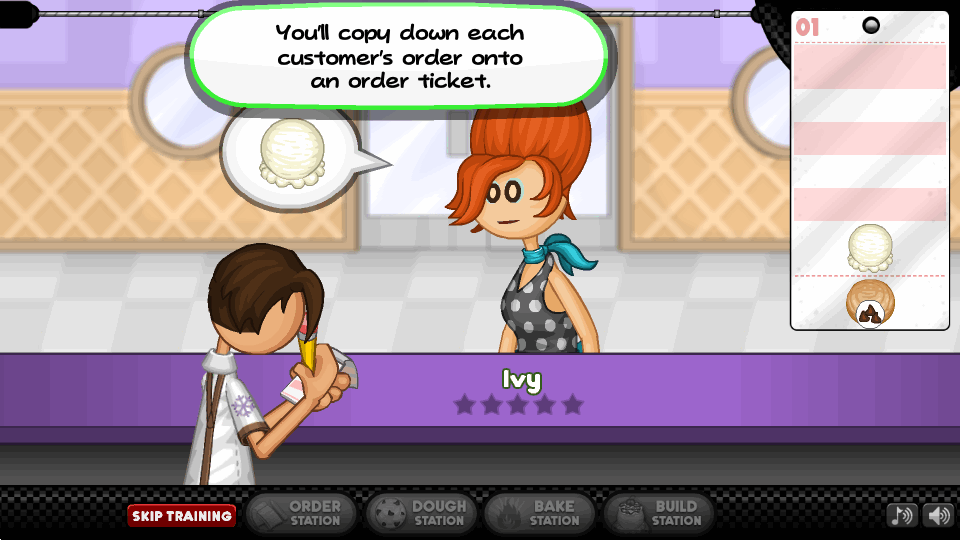This screenshot has height=540, width=960.
Task: Go to the Dough Station
Action: [418, 513]
